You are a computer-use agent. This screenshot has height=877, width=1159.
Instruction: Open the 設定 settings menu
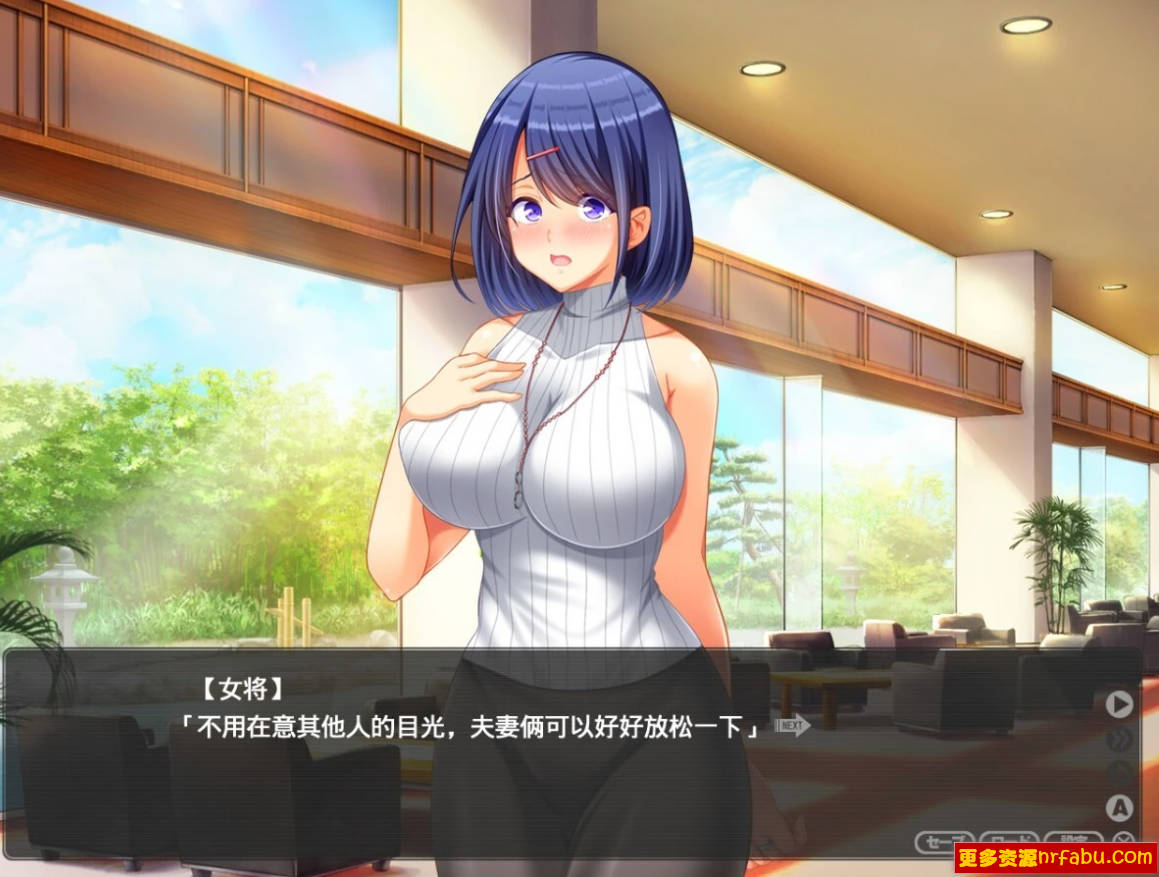1073,840
